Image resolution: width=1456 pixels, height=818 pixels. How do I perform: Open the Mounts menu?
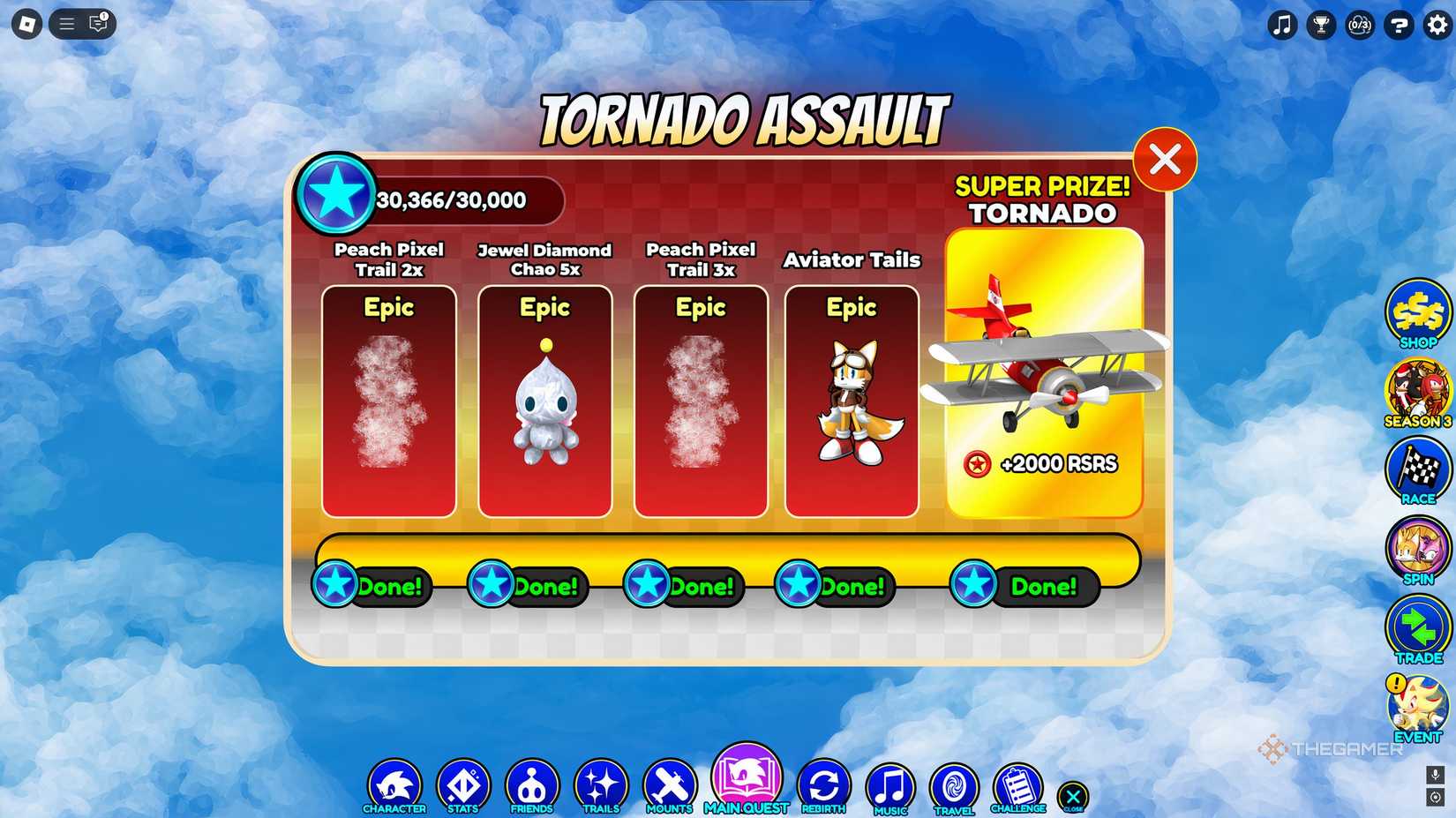(x=669, y=784)
